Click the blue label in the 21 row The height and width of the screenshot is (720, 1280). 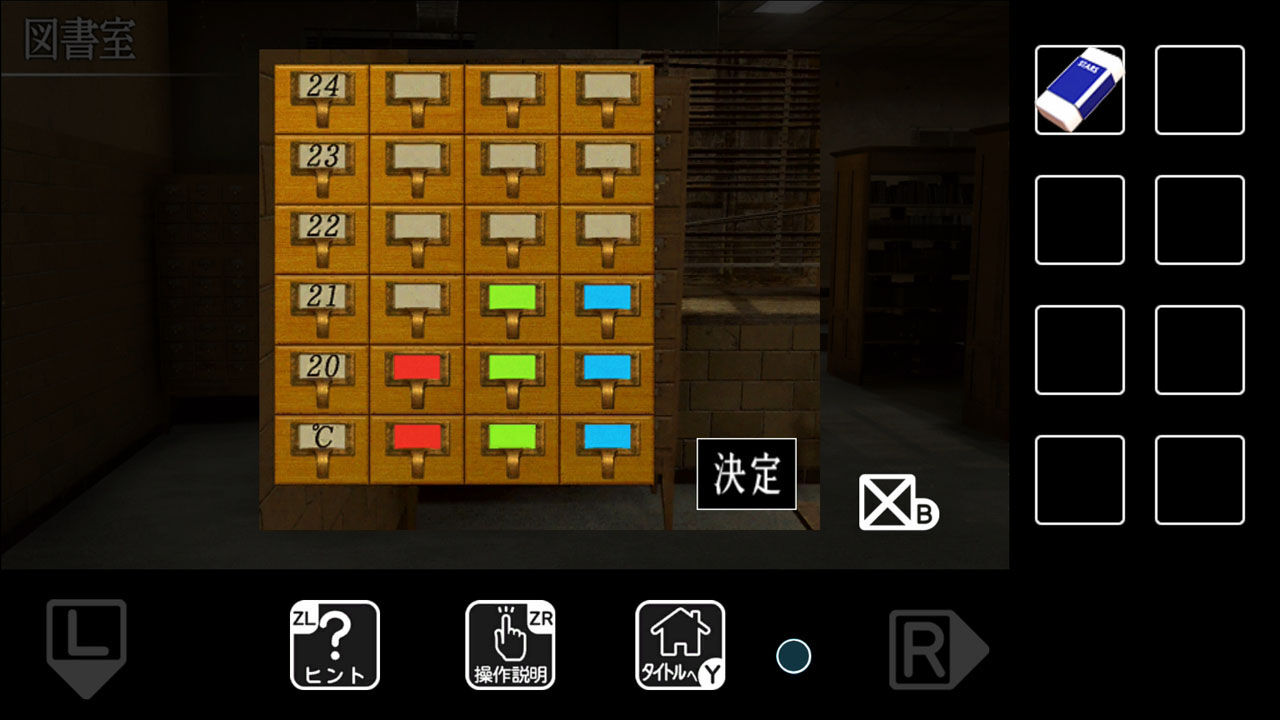click(609, 297)
